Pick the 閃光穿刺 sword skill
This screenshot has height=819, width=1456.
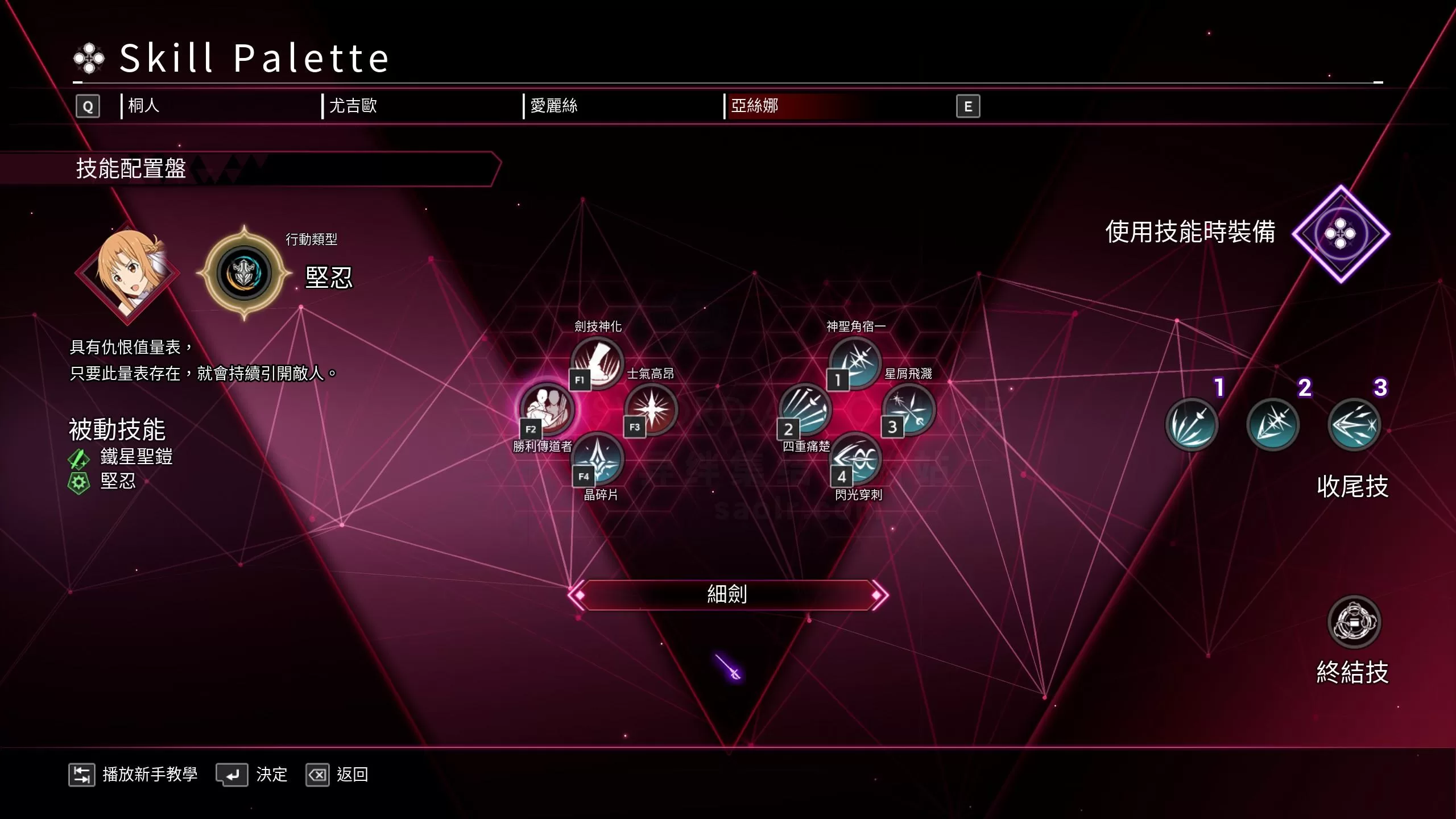tap(856, 458)
